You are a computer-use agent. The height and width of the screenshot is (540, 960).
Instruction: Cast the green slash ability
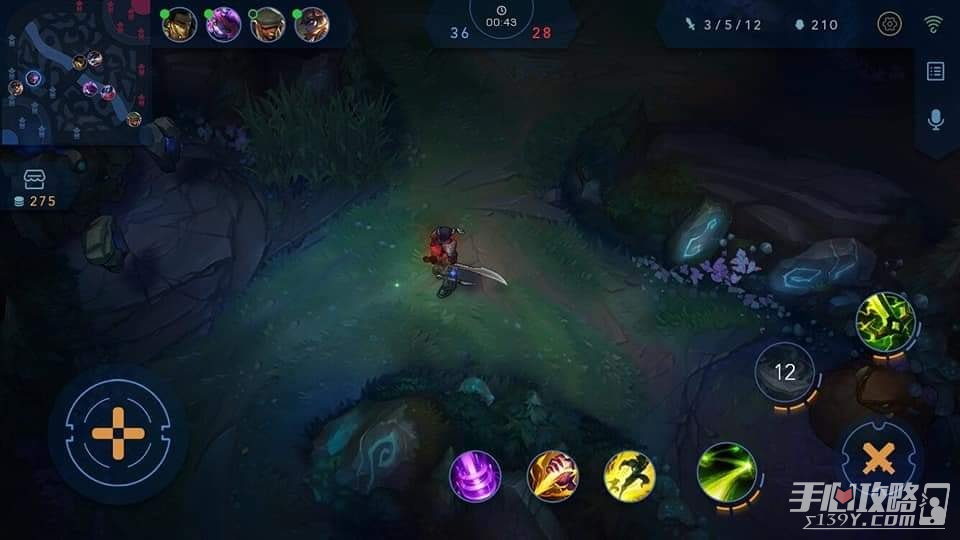click(724, 469)
